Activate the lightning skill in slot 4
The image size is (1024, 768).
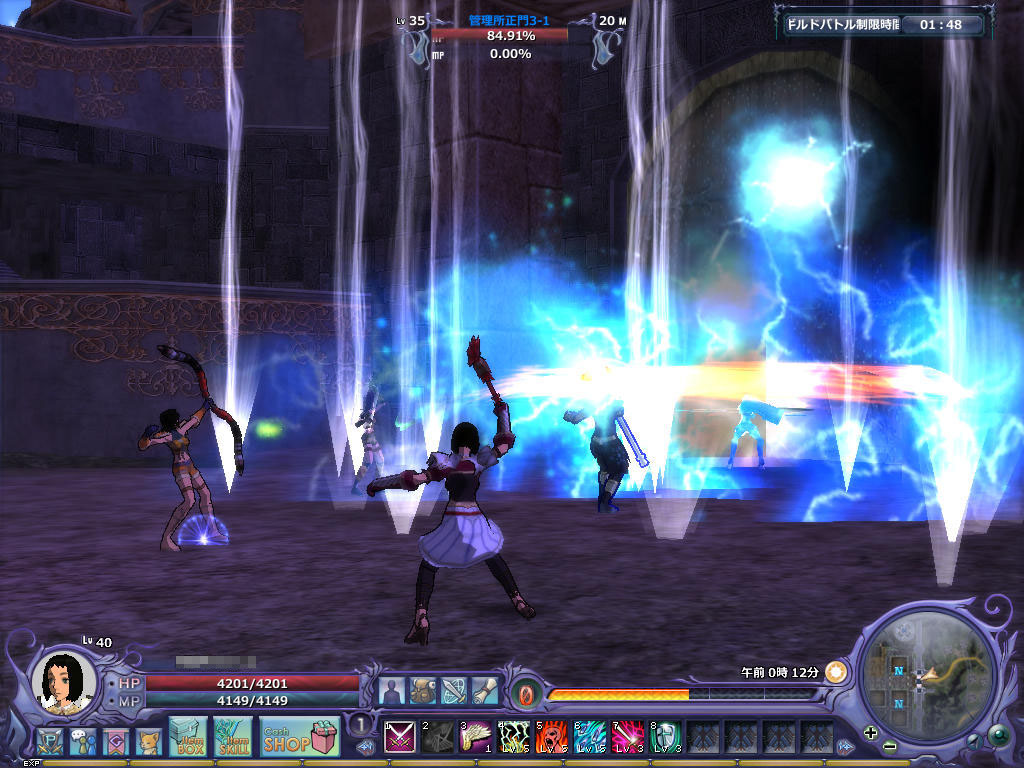coord(514,737)
